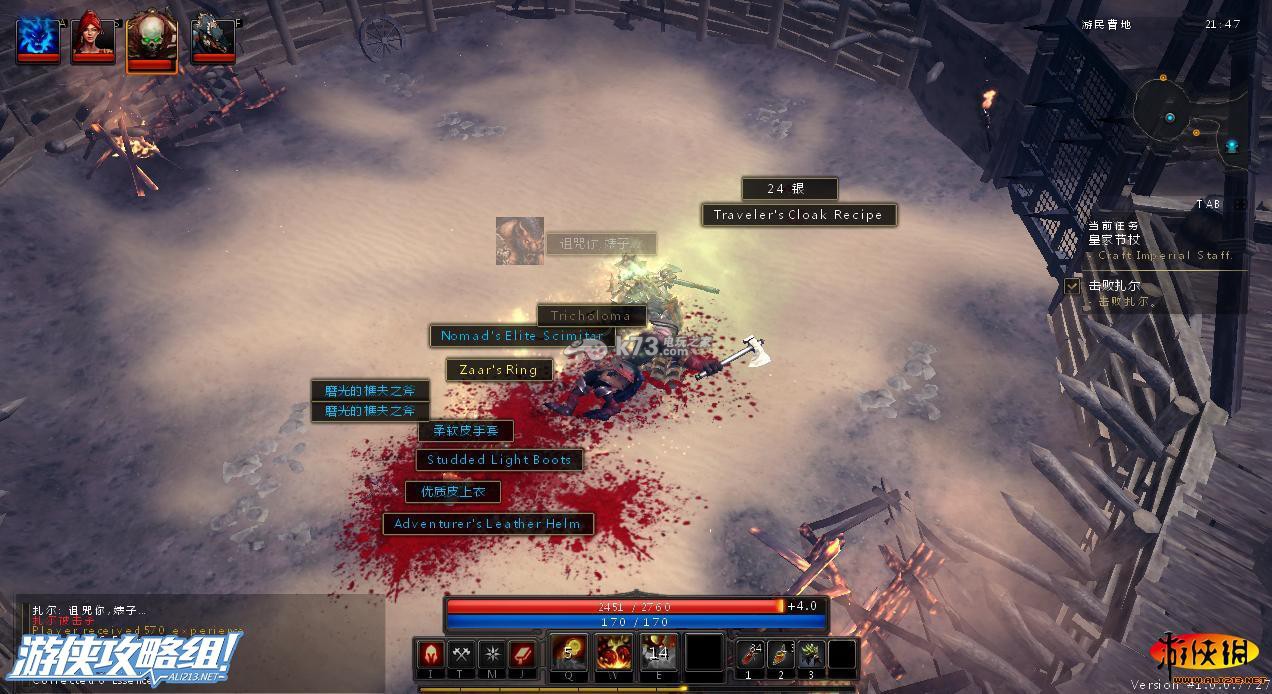Use the green herb item in slot 3
The height and width of the screenshot is (694, 1272).
coord(811,655)
